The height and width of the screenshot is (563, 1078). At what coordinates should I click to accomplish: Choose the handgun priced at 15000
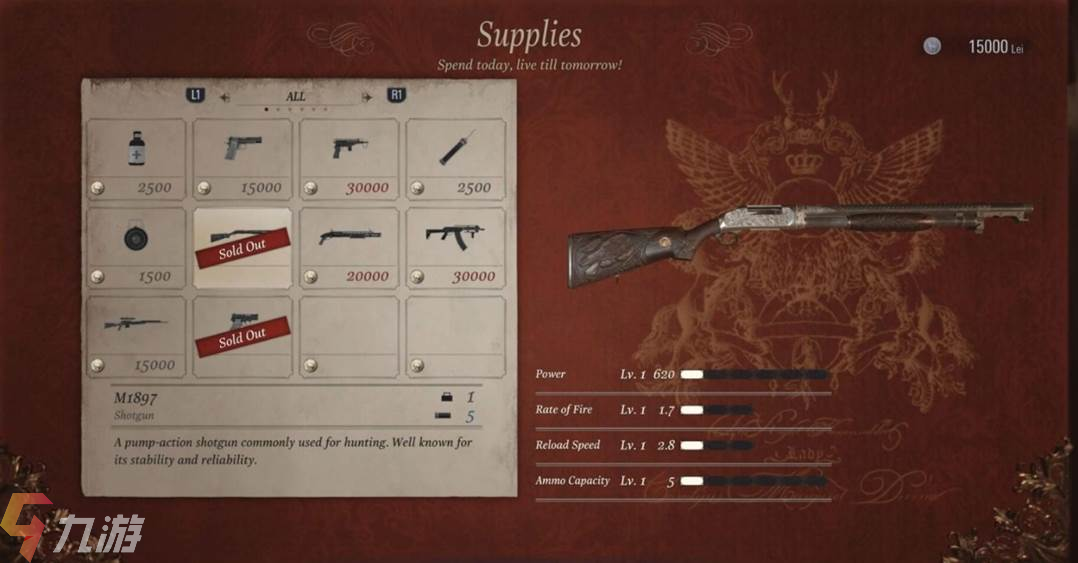click(243, 157)
